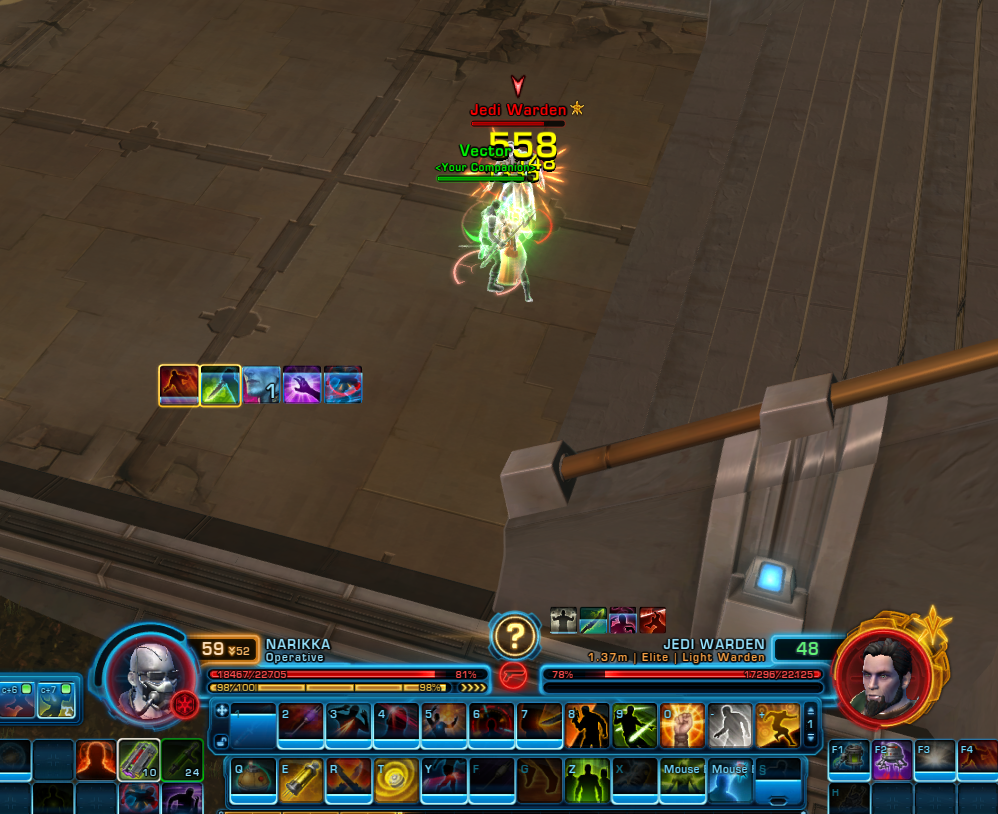Click the quickbar lock toggle

click(221, 741)
